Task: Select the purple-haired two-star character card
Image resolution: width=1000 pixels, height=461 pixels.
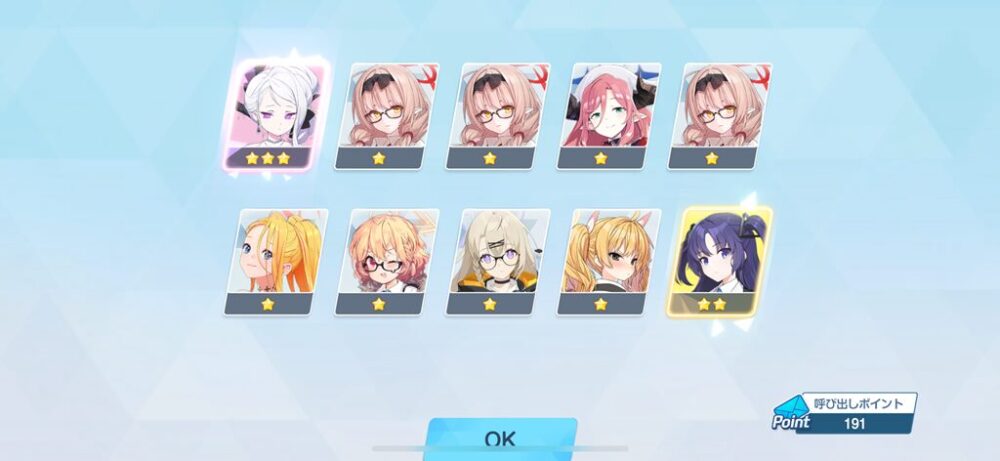Action: (719, 260)
